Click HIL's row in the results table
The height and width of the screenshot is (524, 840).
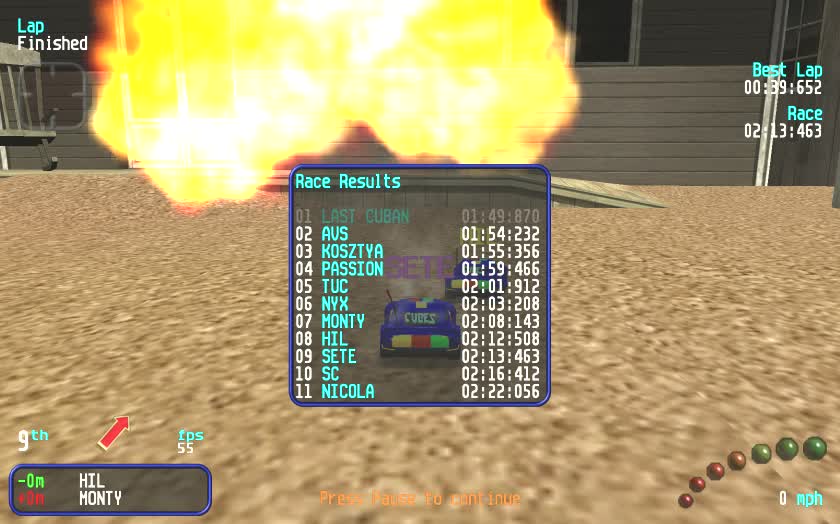(418, 339)
